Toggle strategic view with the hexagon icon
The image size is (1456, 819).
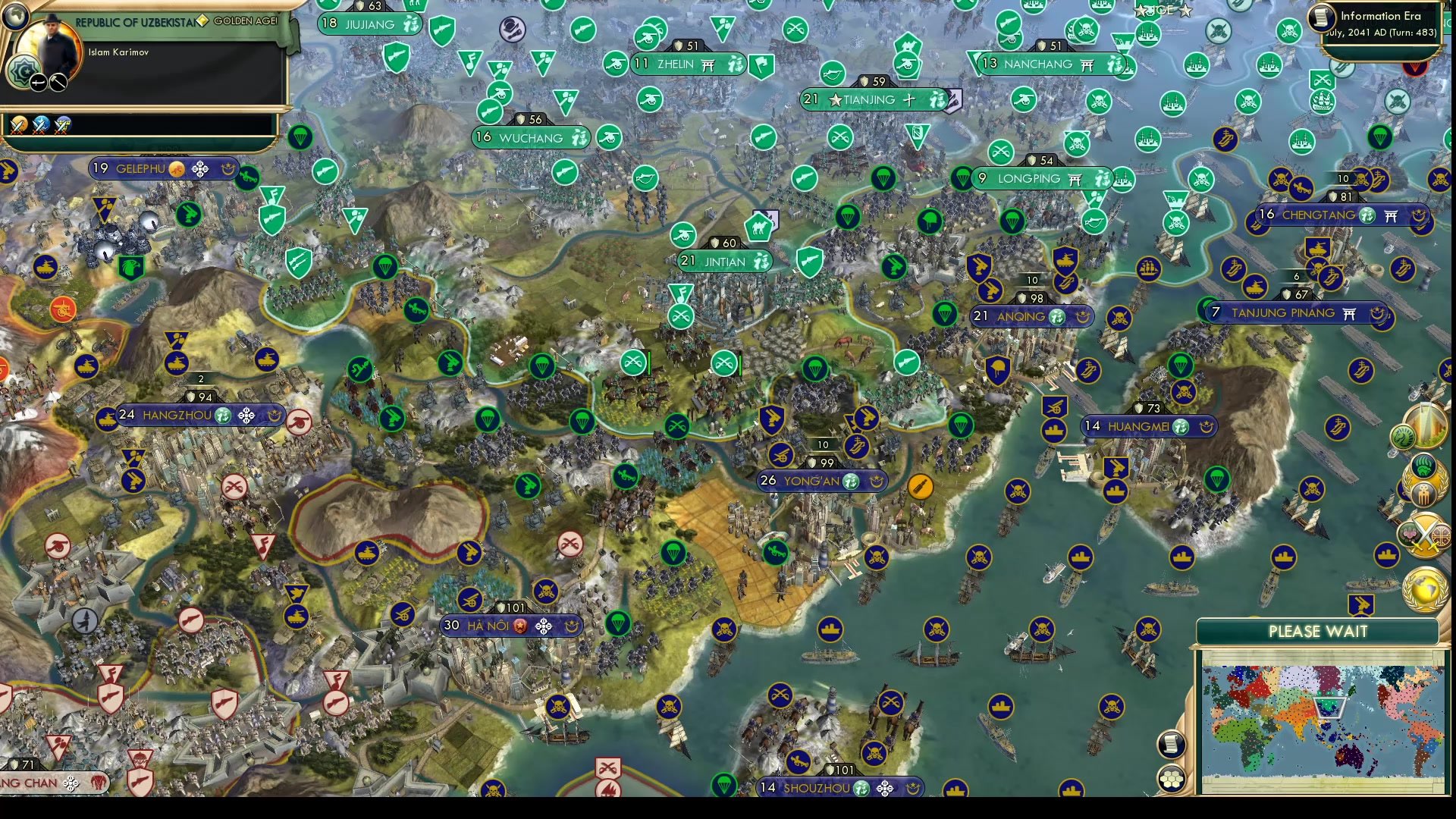tap(1172, 779)
